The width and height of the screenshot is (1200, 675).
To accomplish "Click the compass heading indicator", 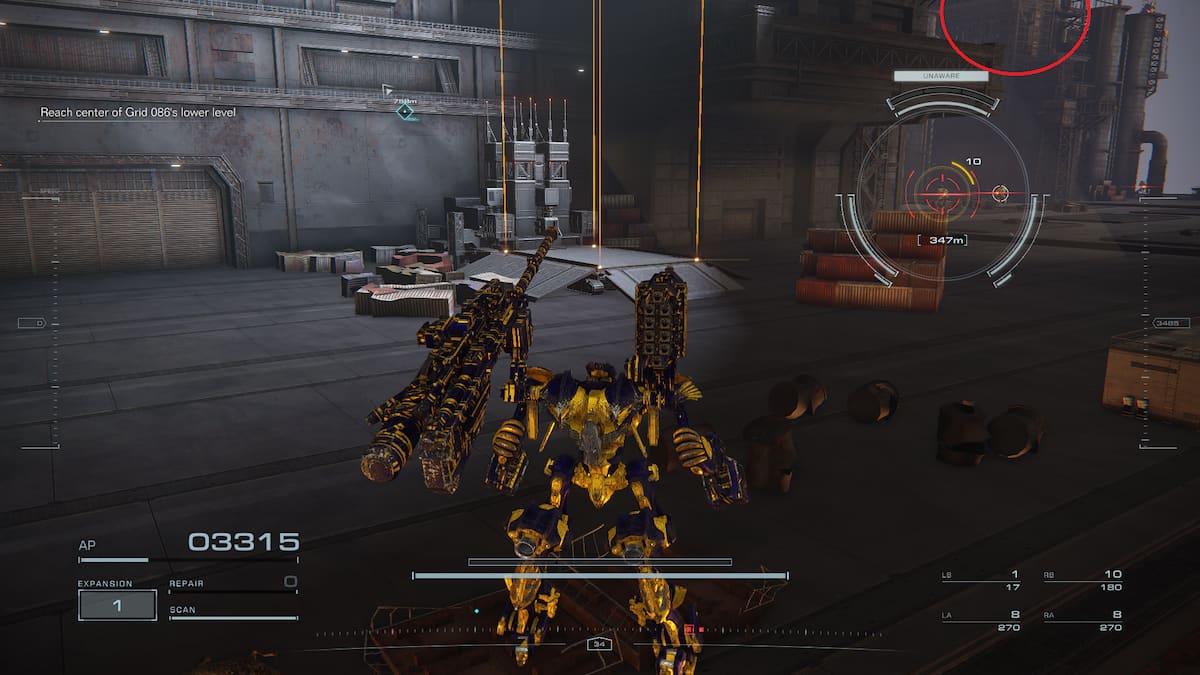I will coord(599,645).
